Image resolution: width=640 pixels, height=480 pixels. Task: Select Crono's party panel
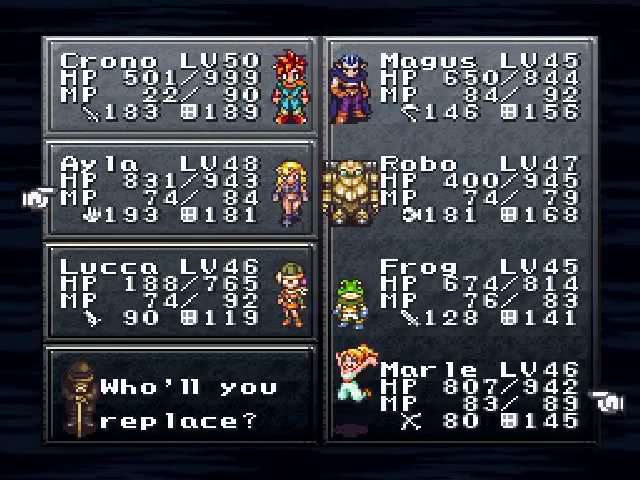point(180,87)
